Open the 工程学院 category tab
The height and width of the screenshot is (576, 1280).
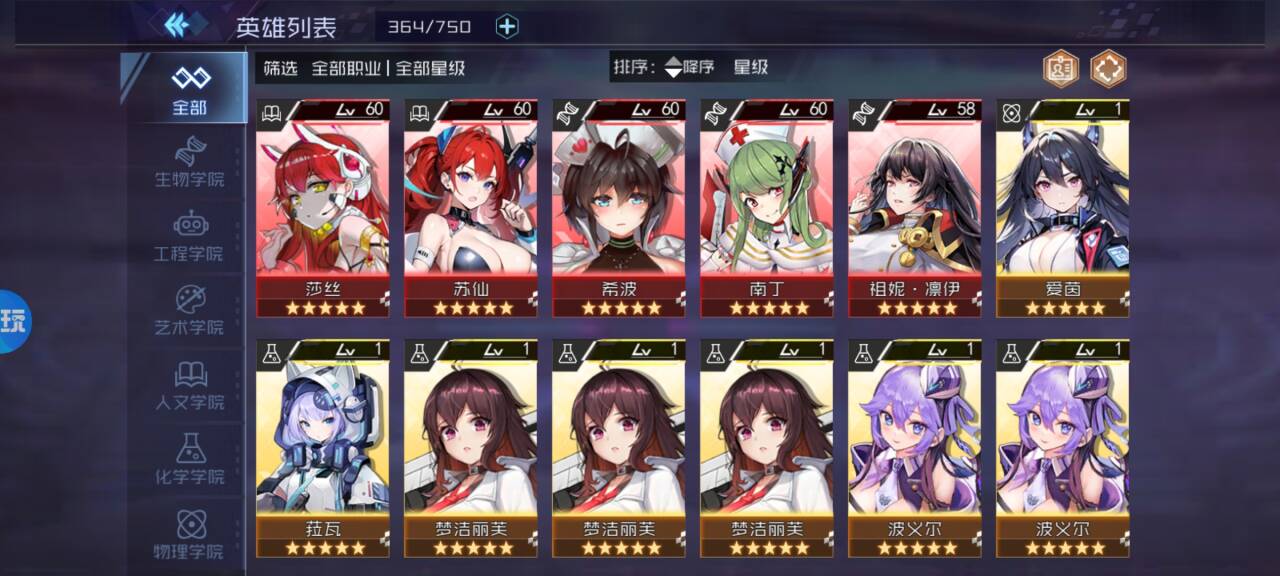pyautogui.click(x=189, y=237)
